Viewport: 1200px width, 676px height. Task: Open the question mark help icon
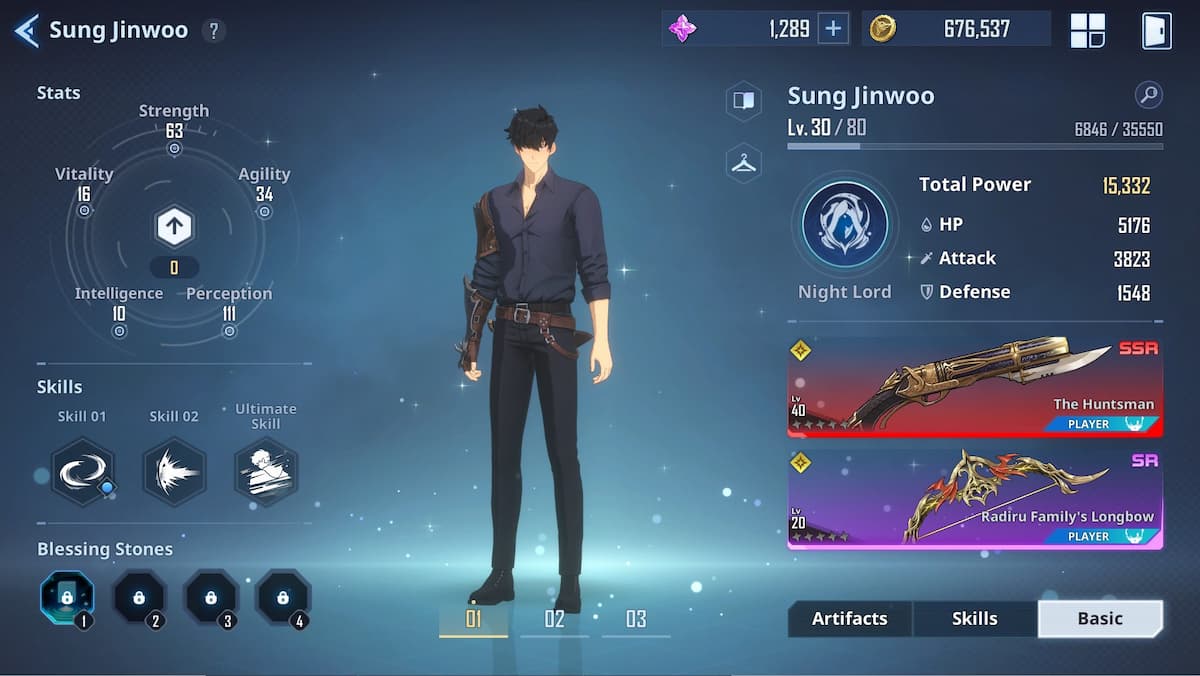[213, 30]
